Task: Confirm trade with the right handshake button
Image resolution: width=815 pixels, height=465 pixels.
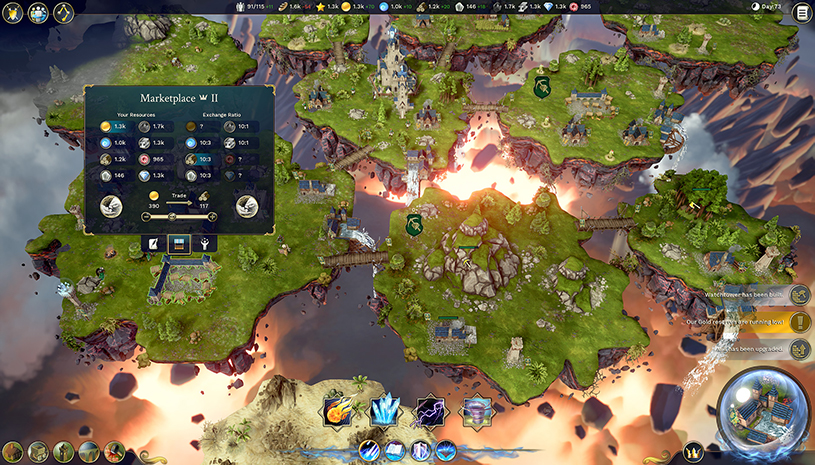Action: click(245, 206)
